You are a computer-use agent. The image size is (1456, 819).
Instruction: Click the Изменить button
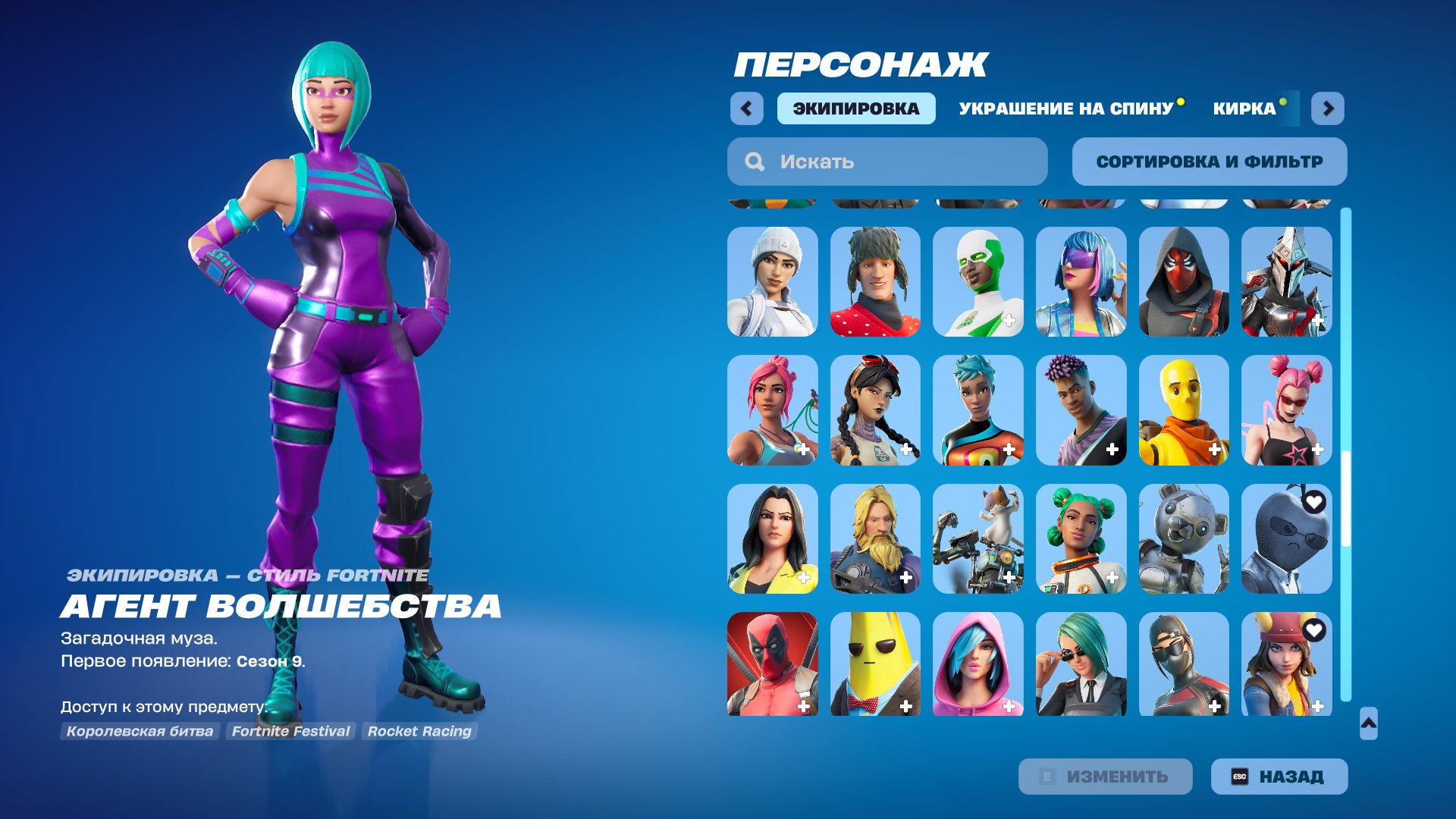(1105, 776)
